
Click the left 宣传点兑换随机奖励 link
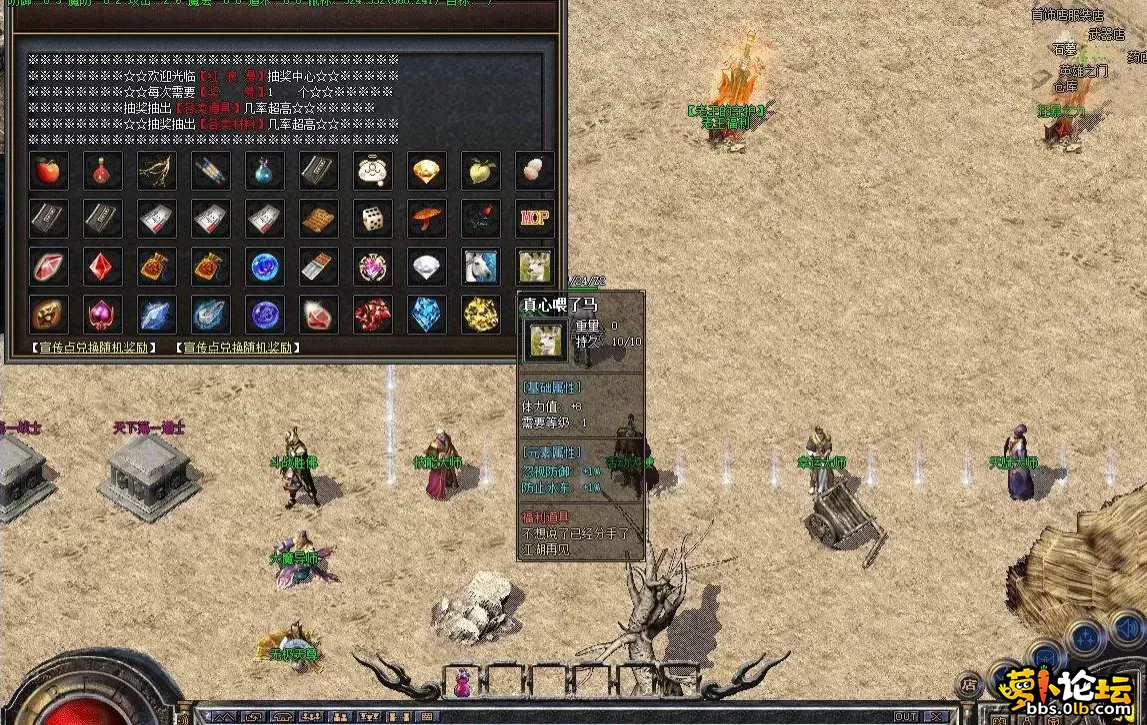94,348
